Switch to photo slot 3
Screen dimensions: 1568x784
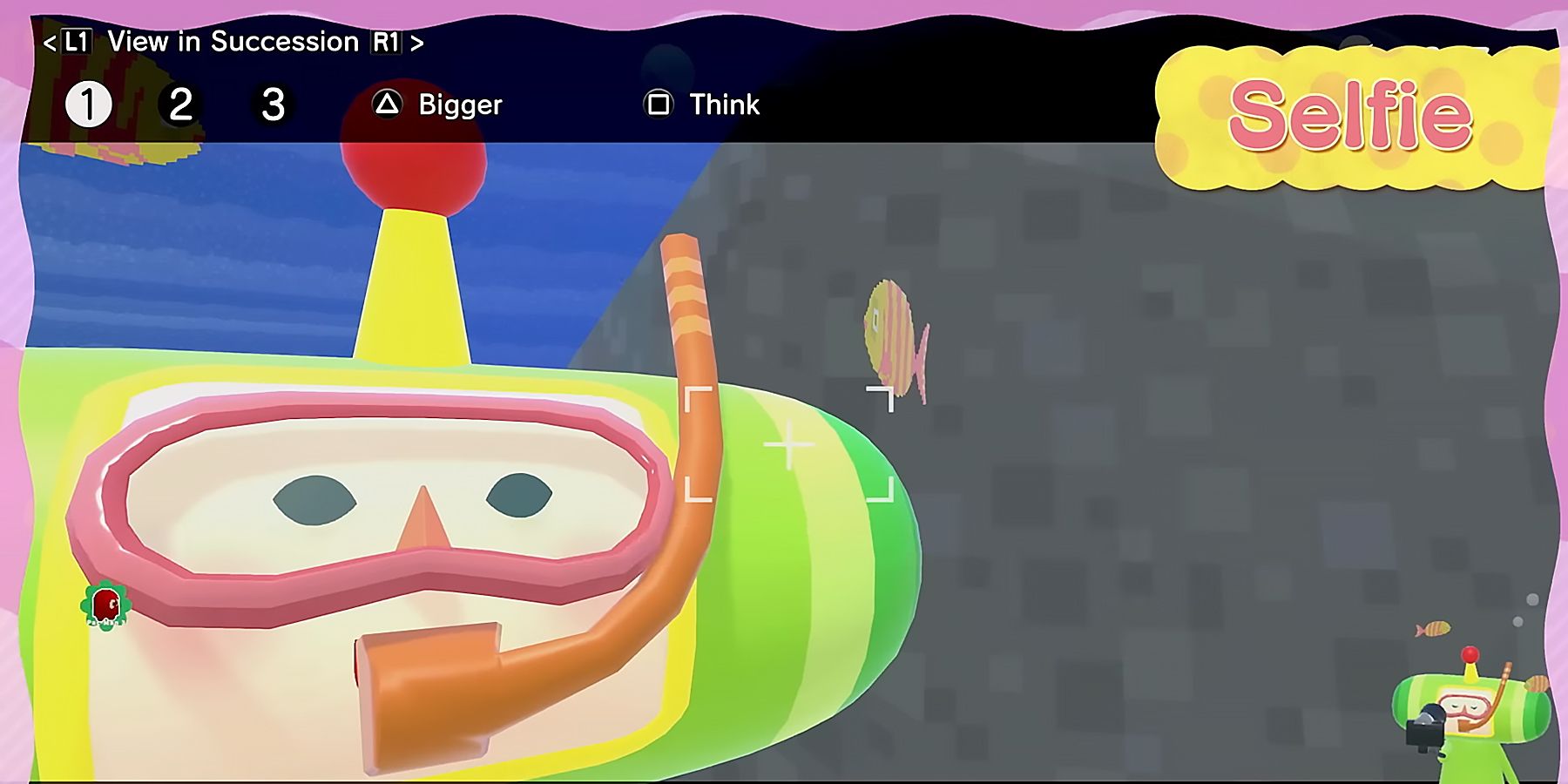click(271, 104)
